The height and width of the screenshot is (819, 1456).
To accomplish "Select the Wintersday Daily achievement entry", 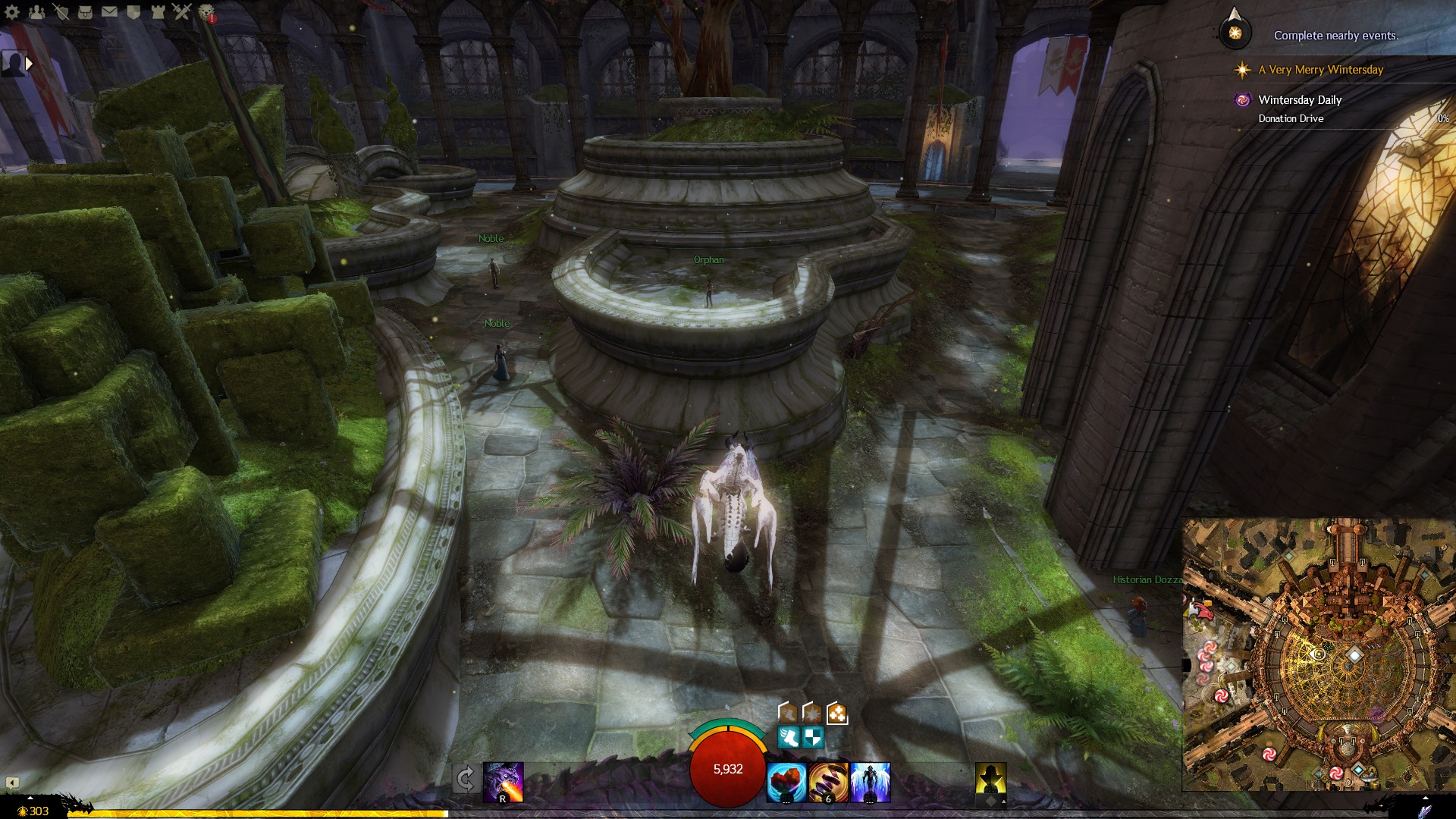I will coord(1300,100).
